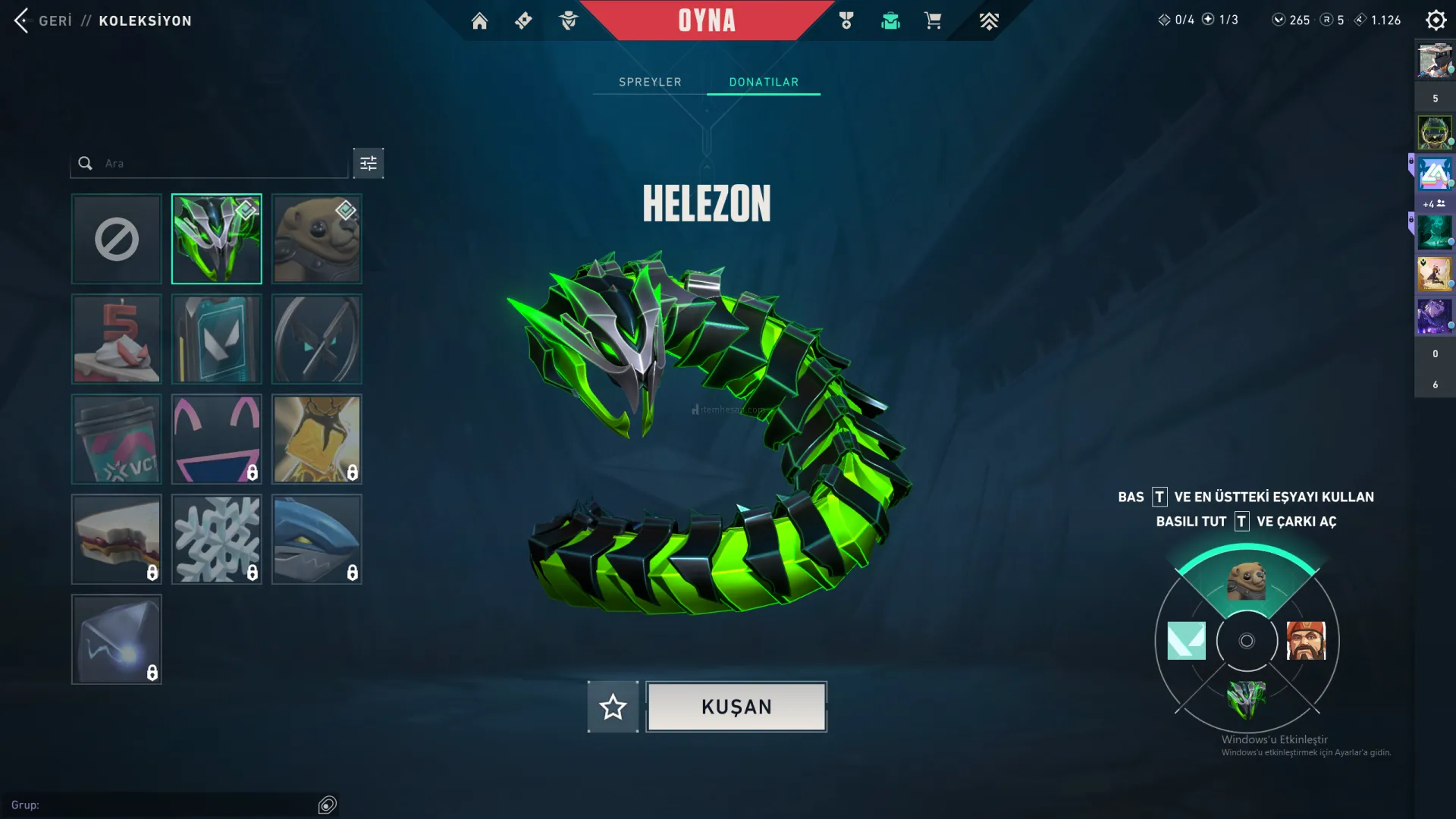The width and height of the screenshot is (1456, 819).
Task: Open the settings gear icon
Action: tap(1436, 20)
